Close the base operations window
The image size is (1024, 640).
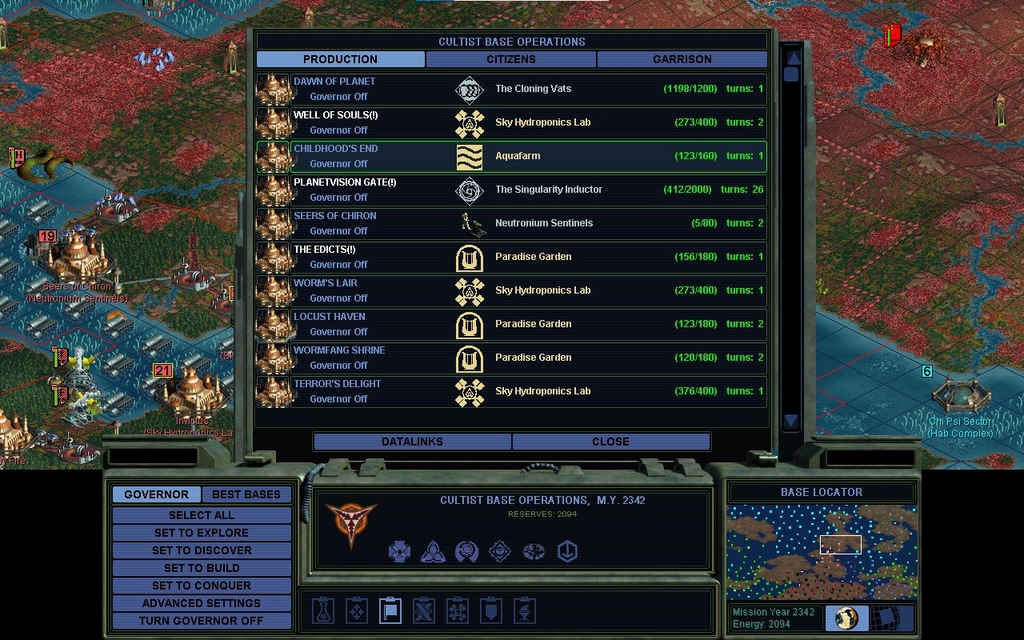click(610, 441)
